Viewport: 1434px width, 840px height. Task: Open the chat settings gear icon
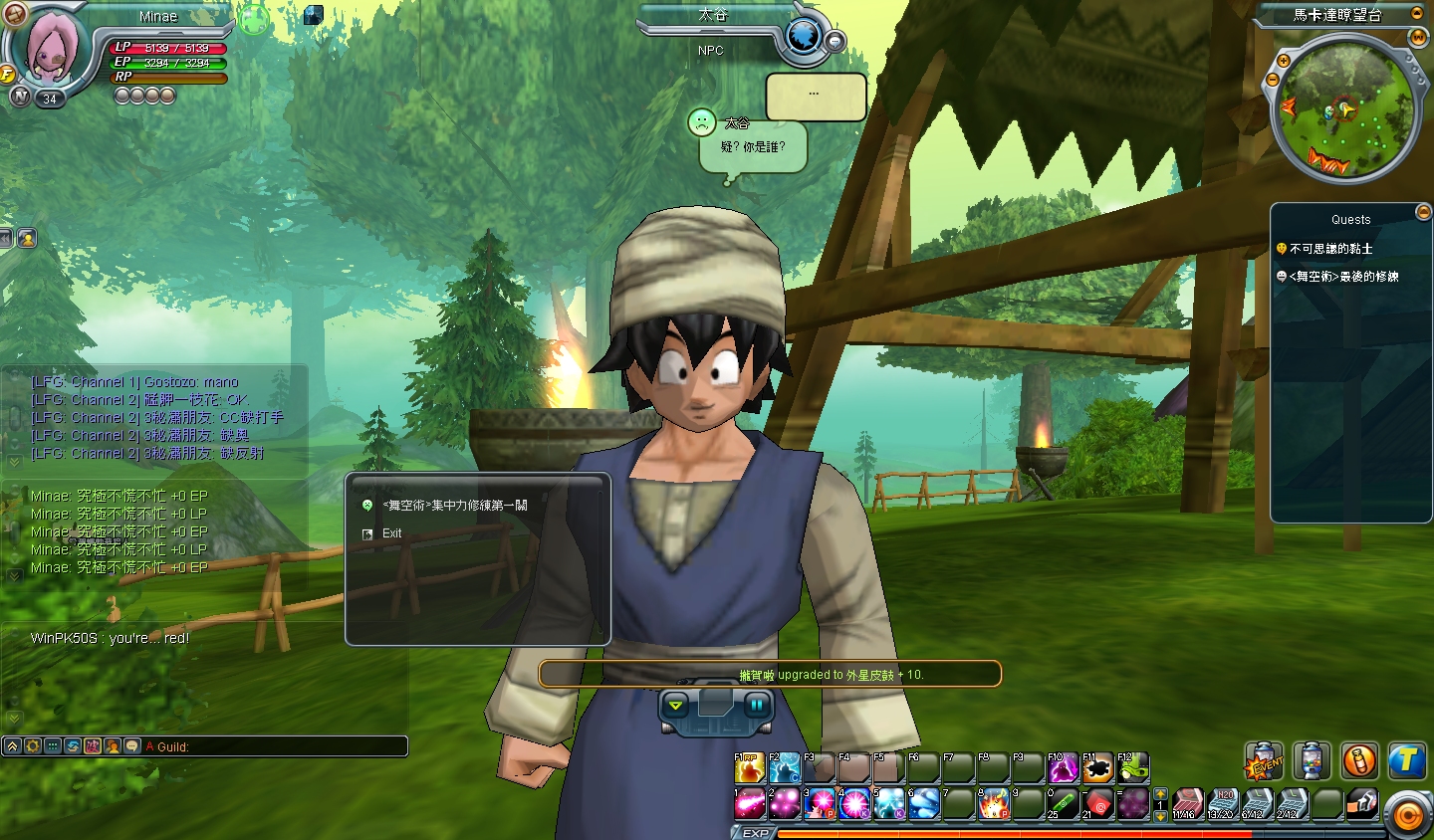pyautogui.click(x=33, y=746)
